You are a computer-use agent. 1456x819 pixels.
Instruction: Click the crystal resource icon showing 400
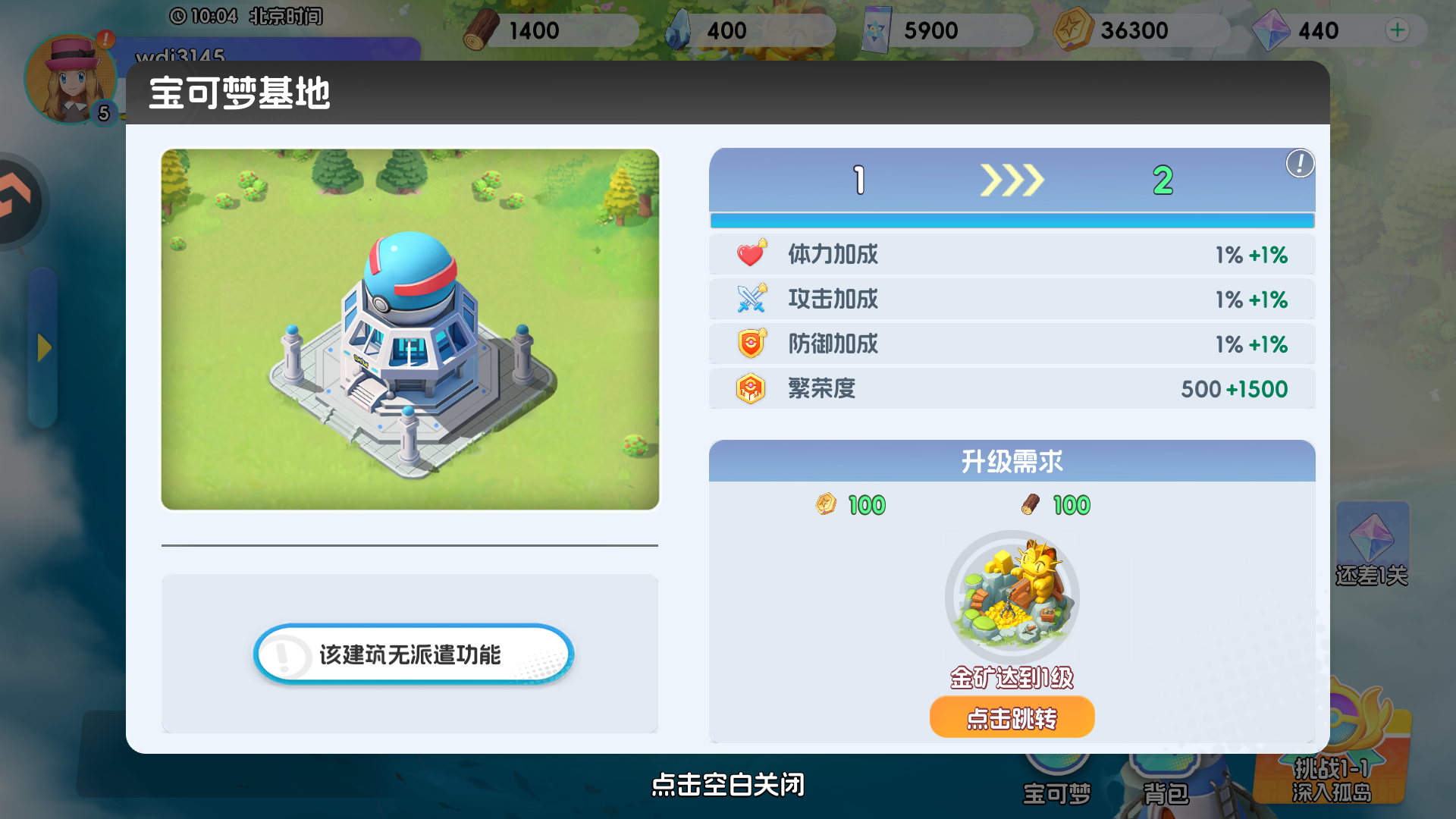tap(681, 29)
